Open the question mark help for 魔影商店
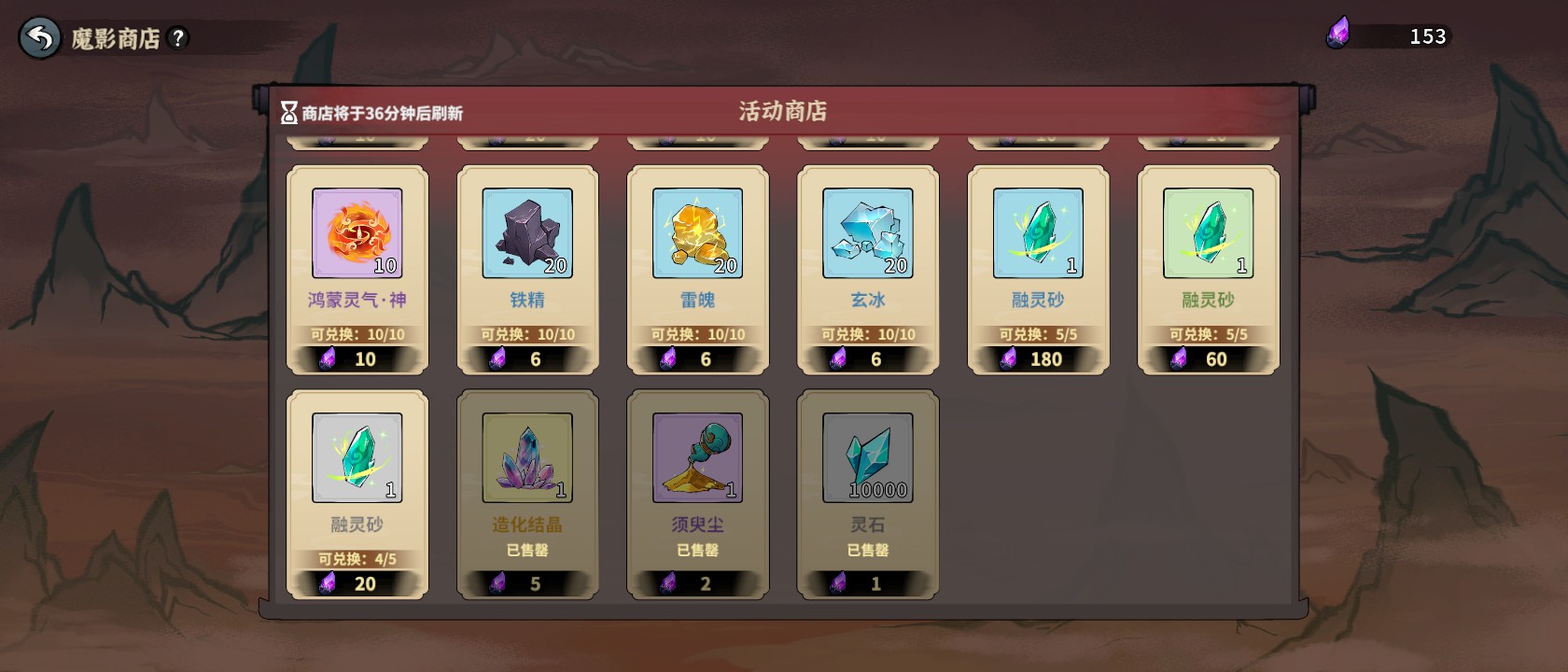The image size is (1568, 672). point(177,38)
